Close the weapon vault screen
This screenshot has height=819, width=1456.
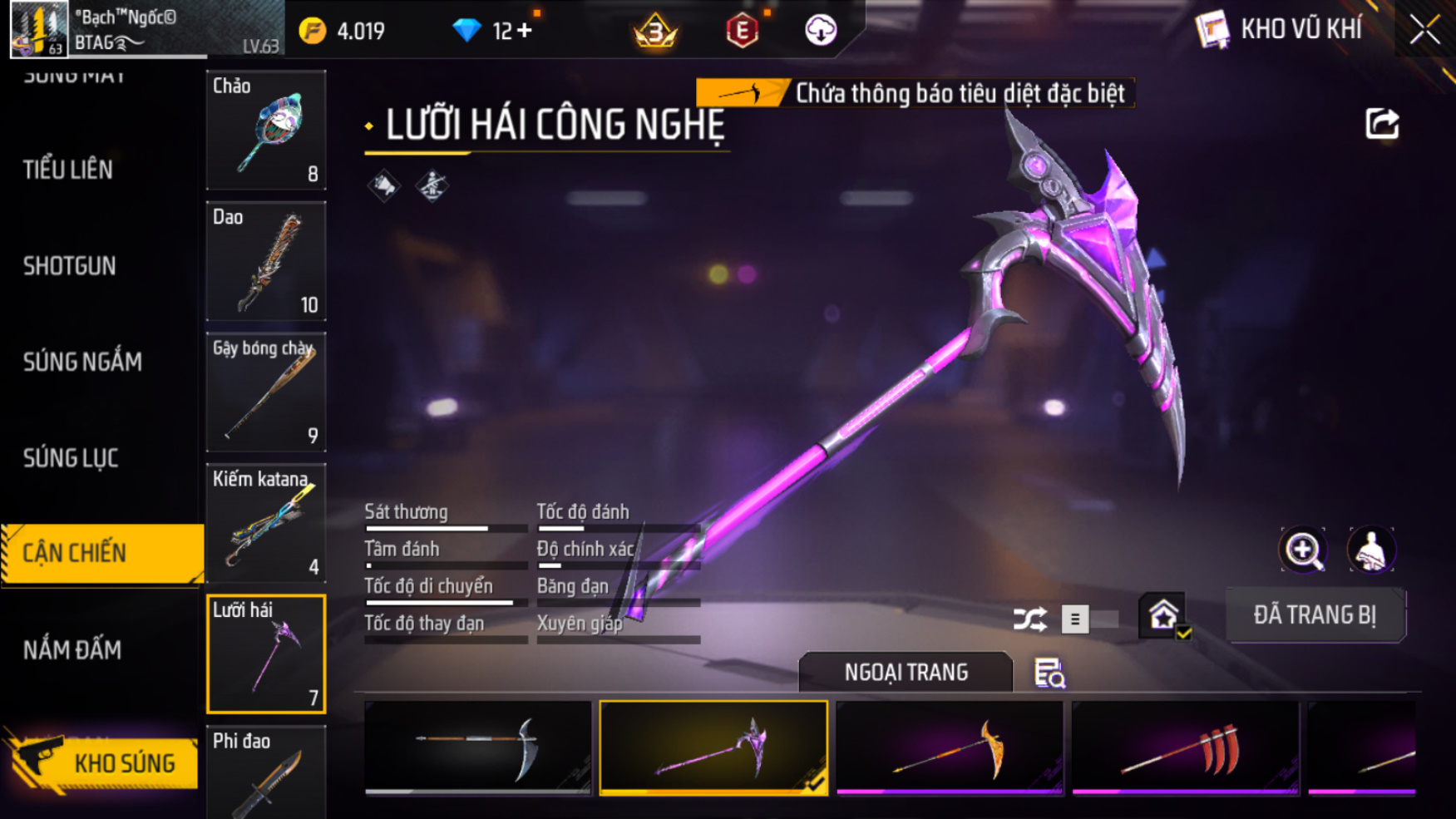tap(1424, 31)
